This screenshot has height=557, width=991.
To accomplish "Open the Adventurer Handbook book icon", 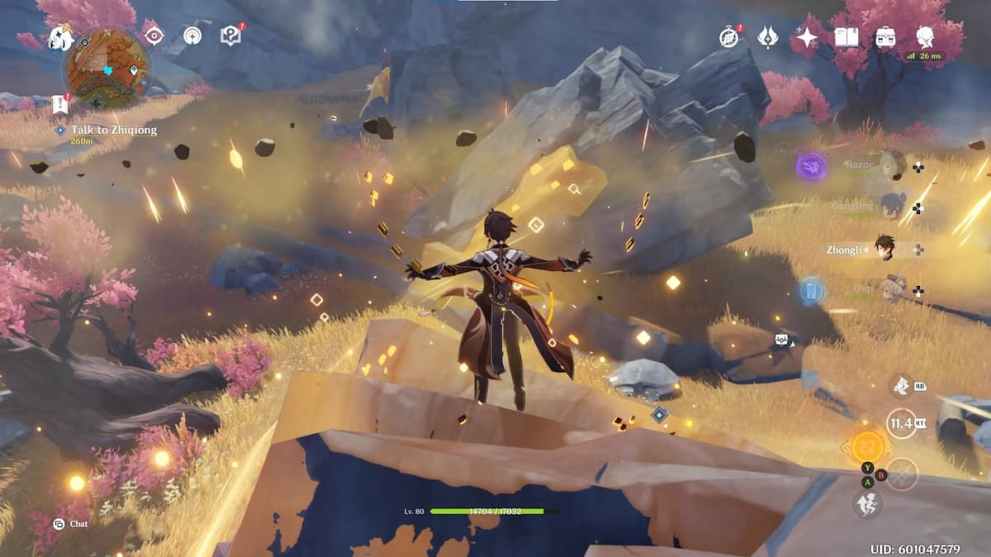I will (x=846, y=38).
